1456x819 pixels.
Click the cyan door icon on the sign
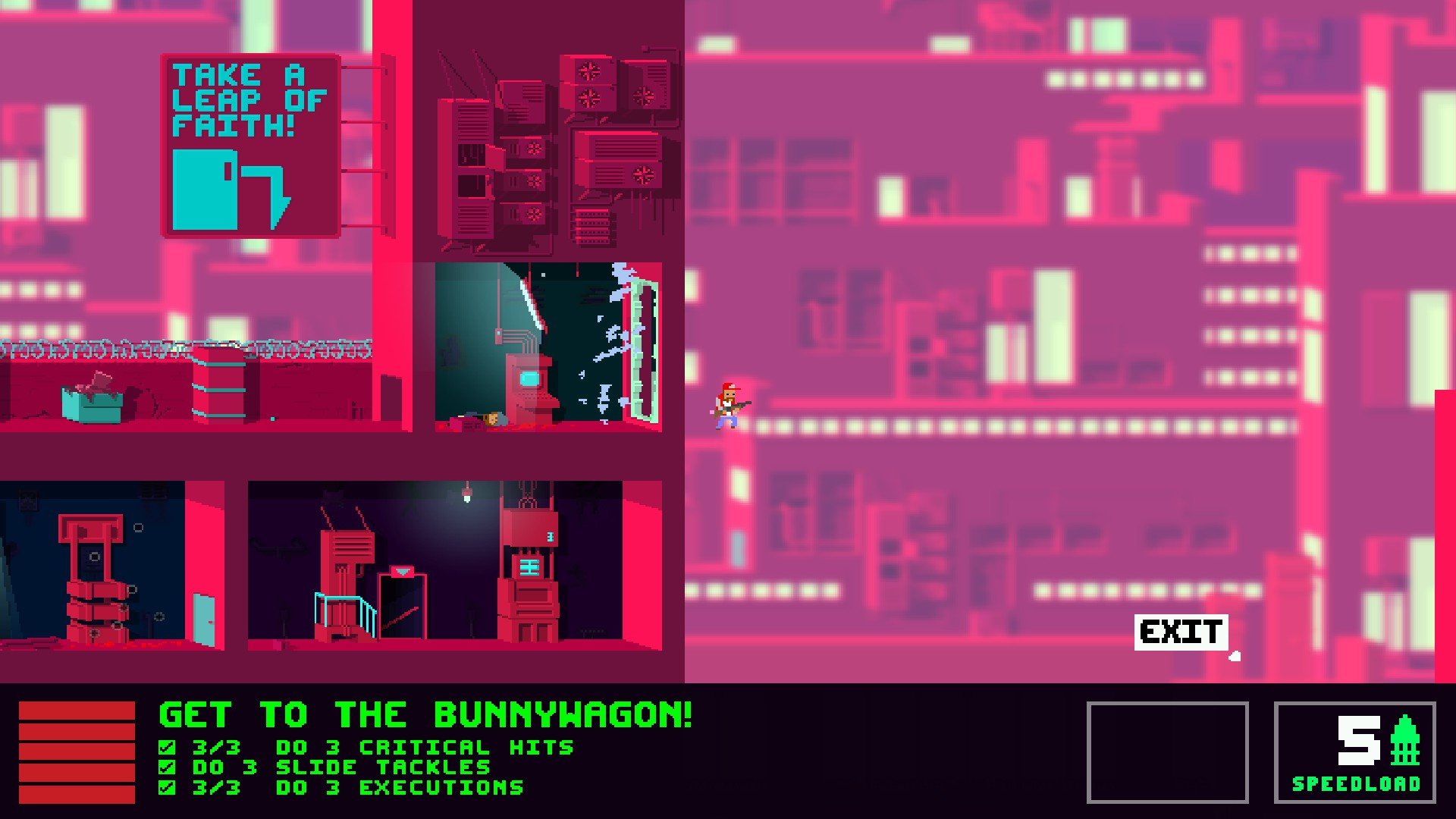203,189
